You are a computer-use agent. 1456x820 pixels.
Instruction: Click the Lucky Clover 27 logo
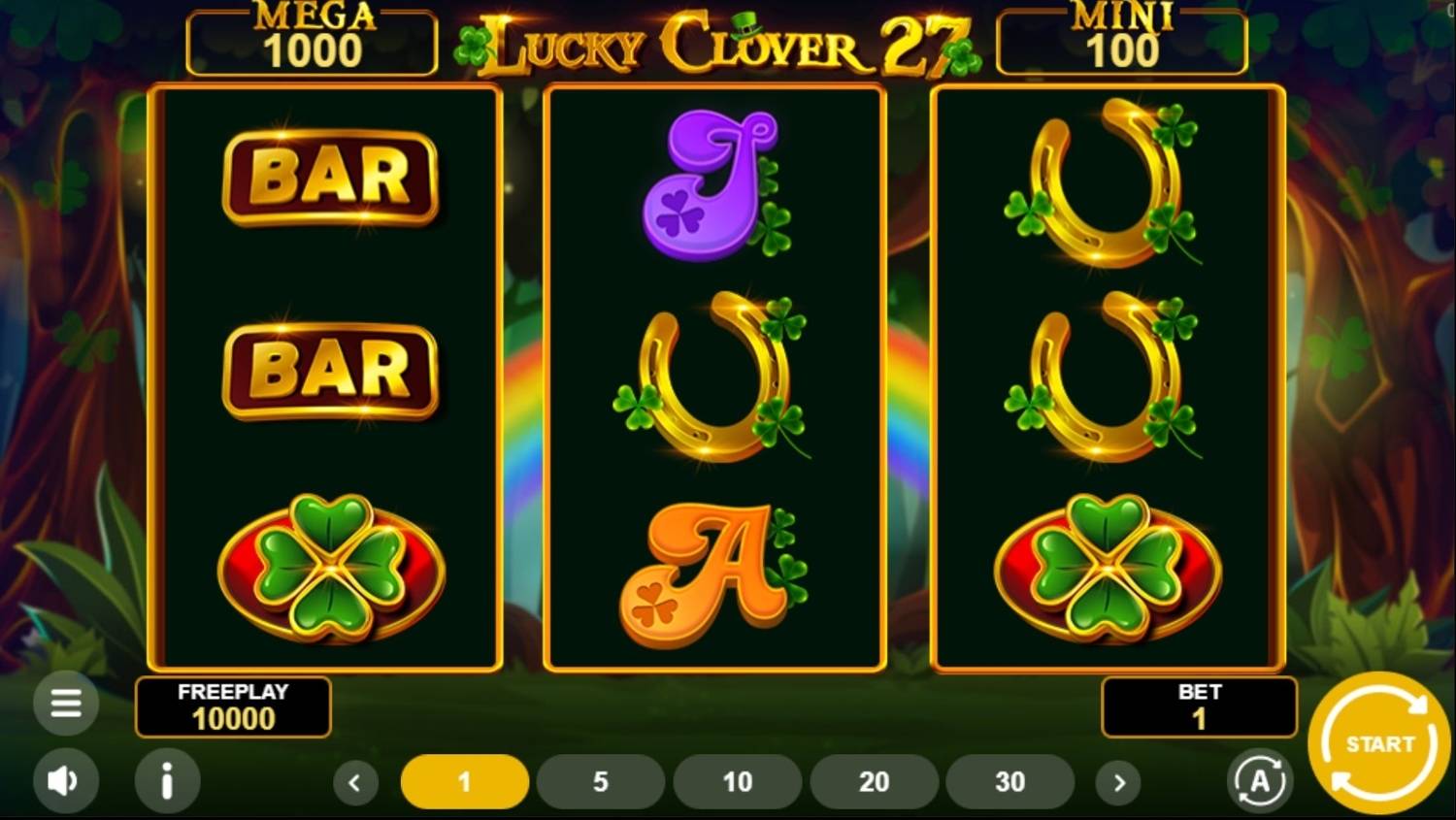718,41
